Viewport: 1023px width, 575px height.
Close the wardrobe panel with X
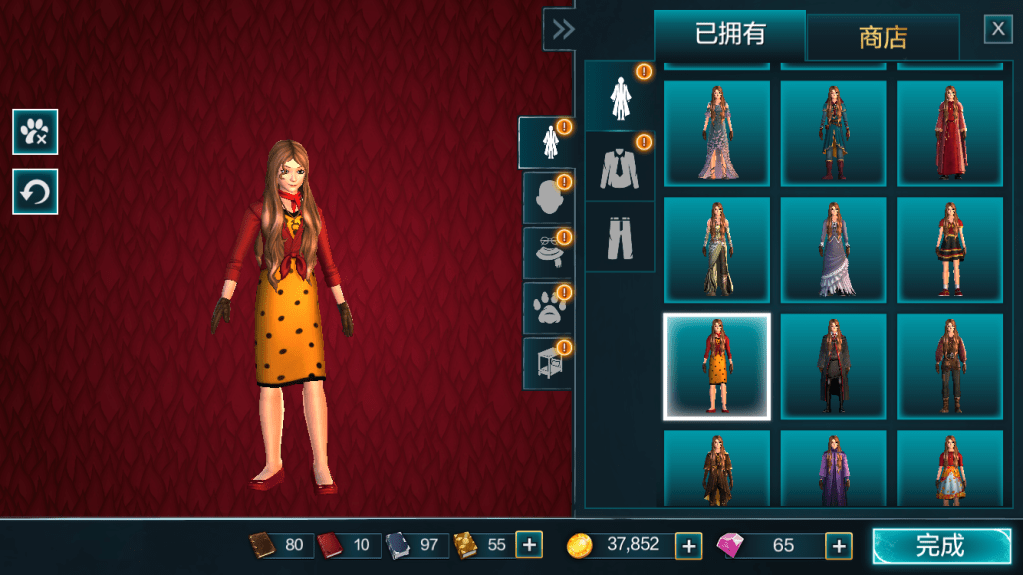coord(997,29)
